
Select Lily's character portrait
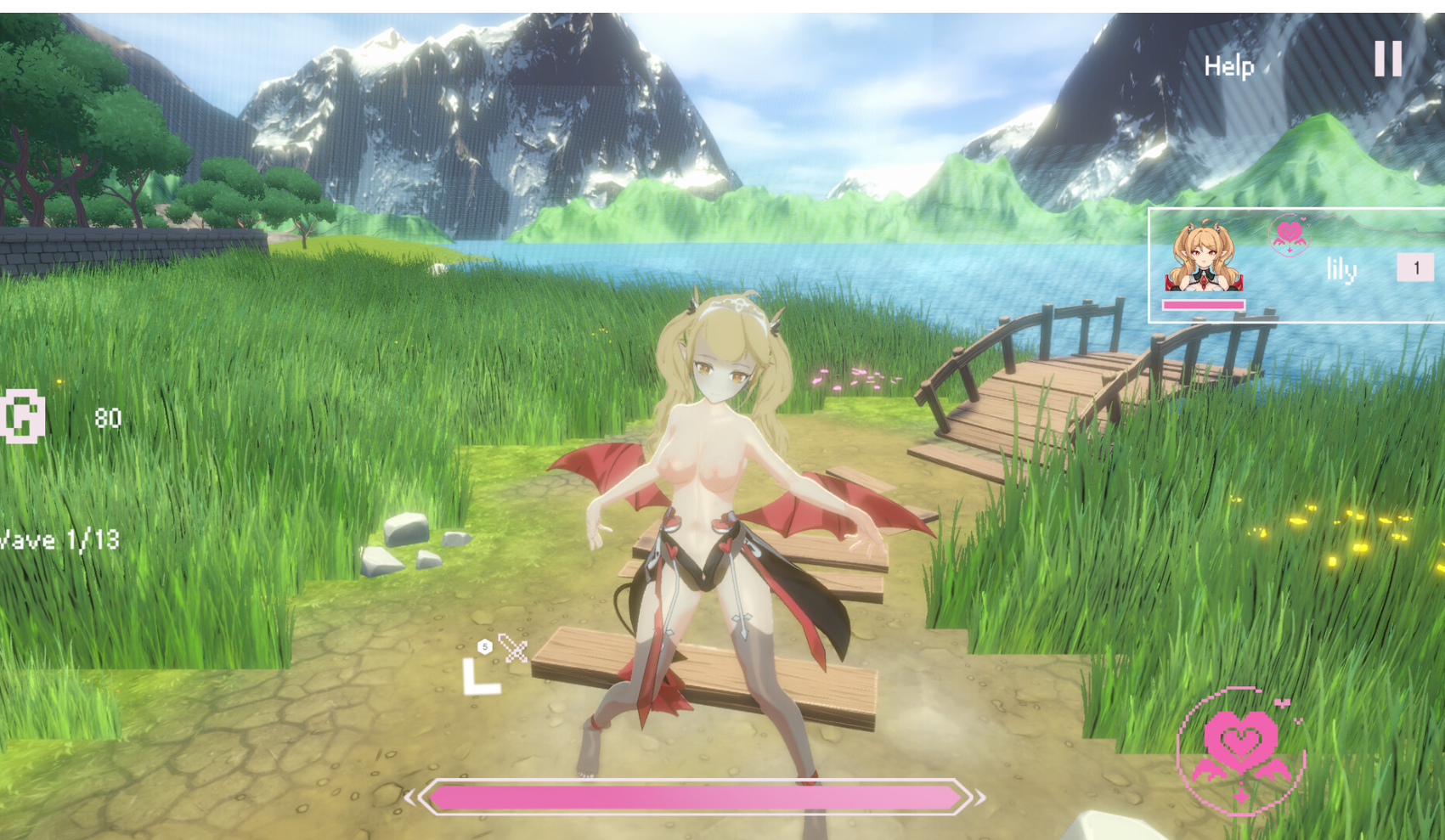tap(1202, 257)
